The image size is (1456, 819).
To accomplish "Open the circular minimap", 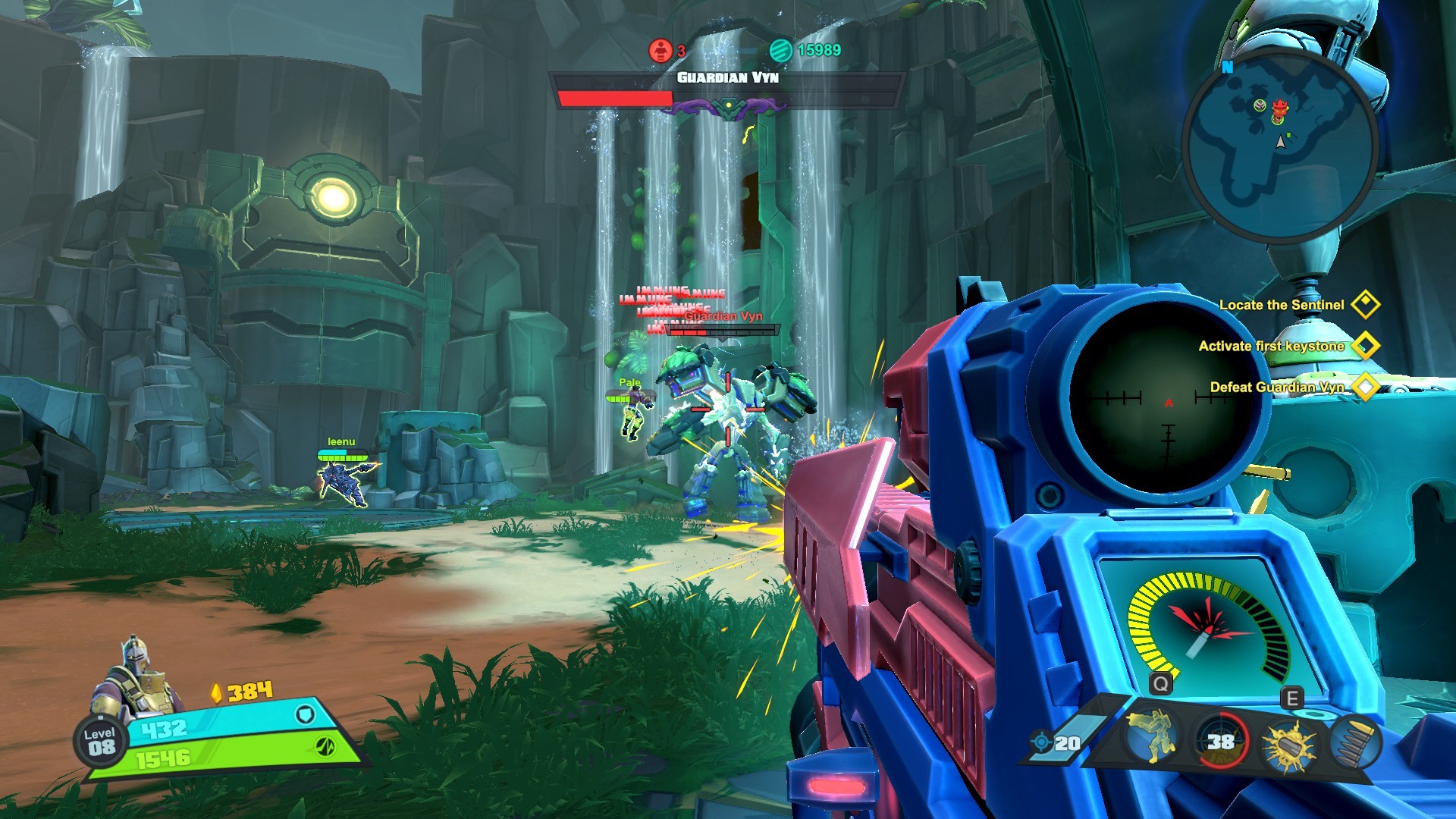I will (x=1280, y=144).
